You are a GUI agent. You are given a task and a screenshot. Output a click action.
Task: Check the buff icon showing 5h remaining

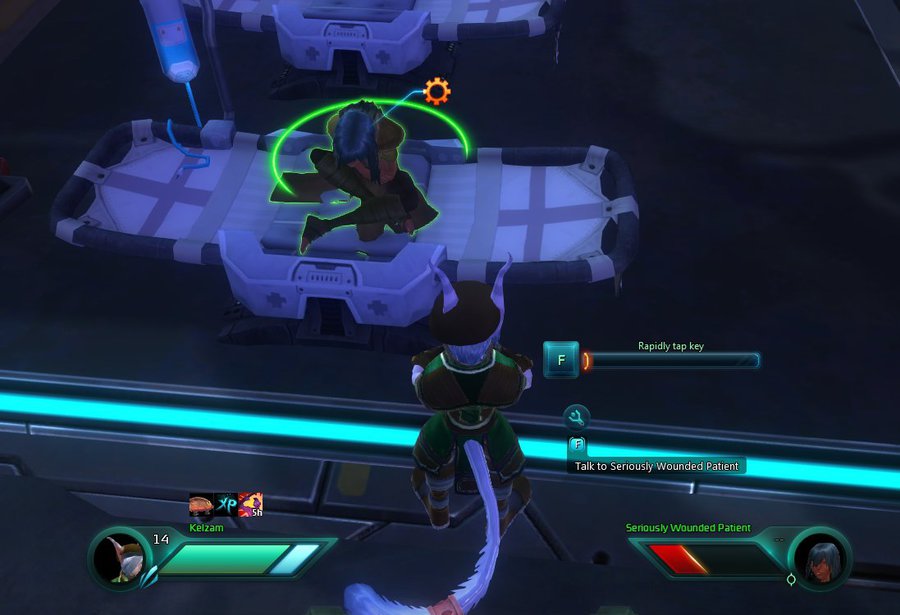coord(250,505)
